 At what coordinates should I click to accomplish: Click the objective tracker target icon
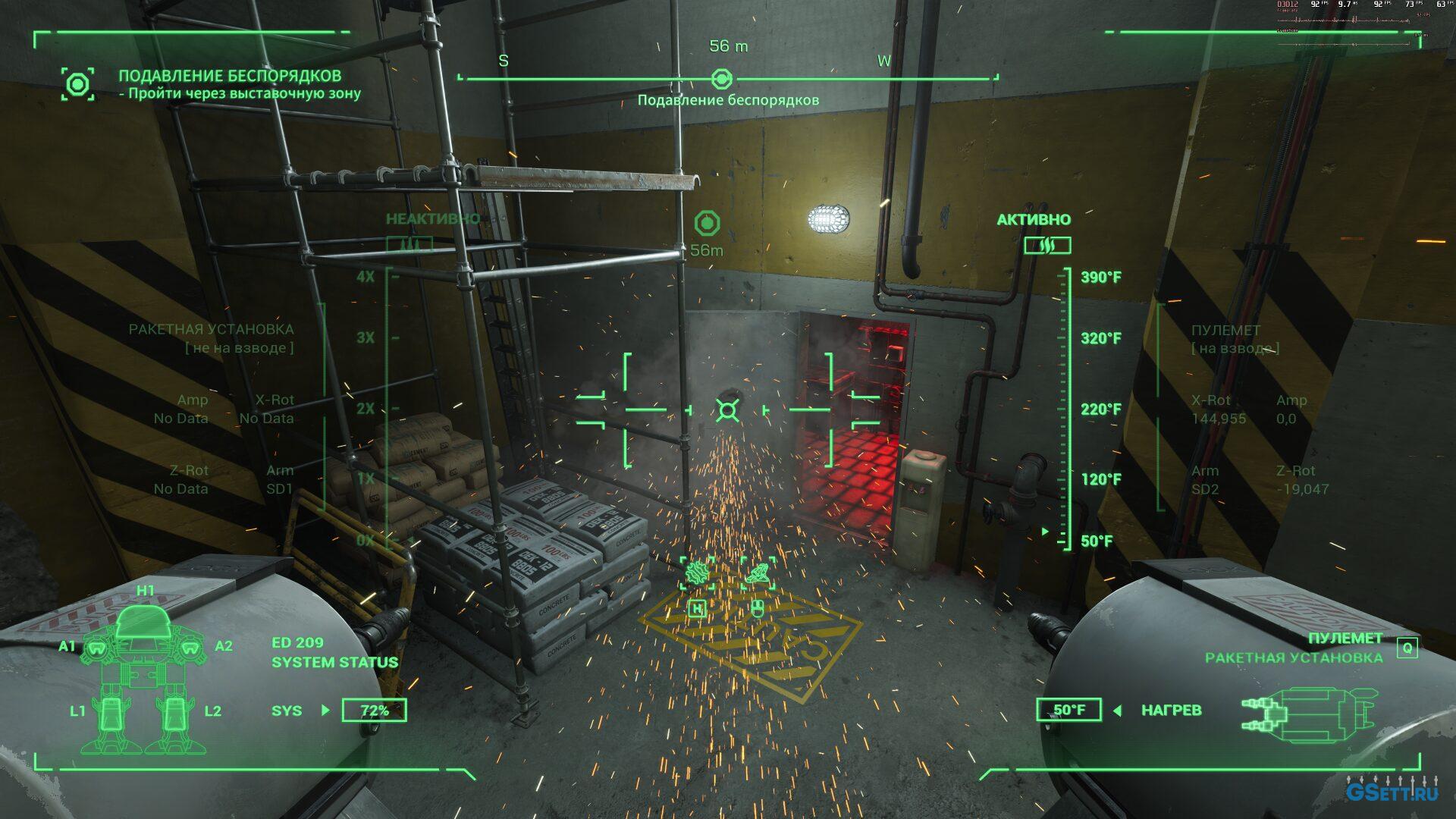point(78,83)
